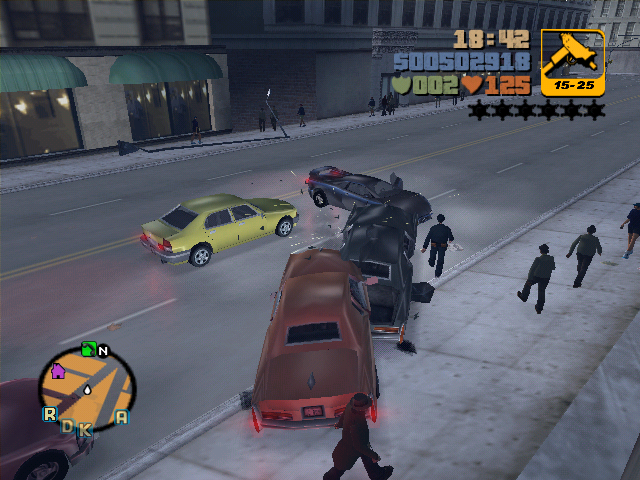Click the circular radar minimap
Viewport: 640px width, 480px height.
point(86,387)
